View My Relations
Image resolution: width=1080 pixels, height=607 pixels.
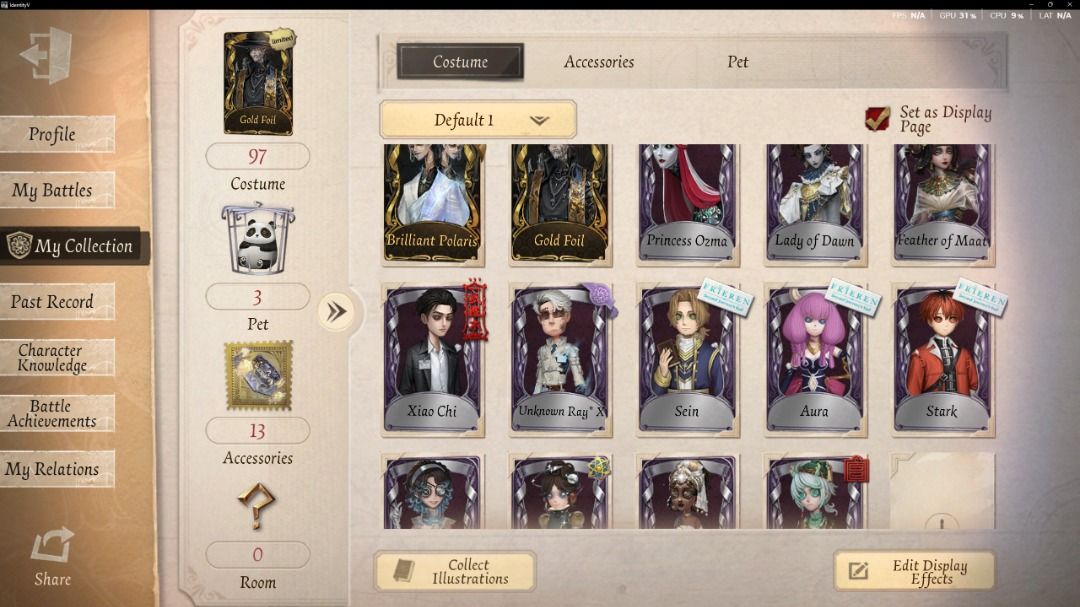(x=57, y=469)
